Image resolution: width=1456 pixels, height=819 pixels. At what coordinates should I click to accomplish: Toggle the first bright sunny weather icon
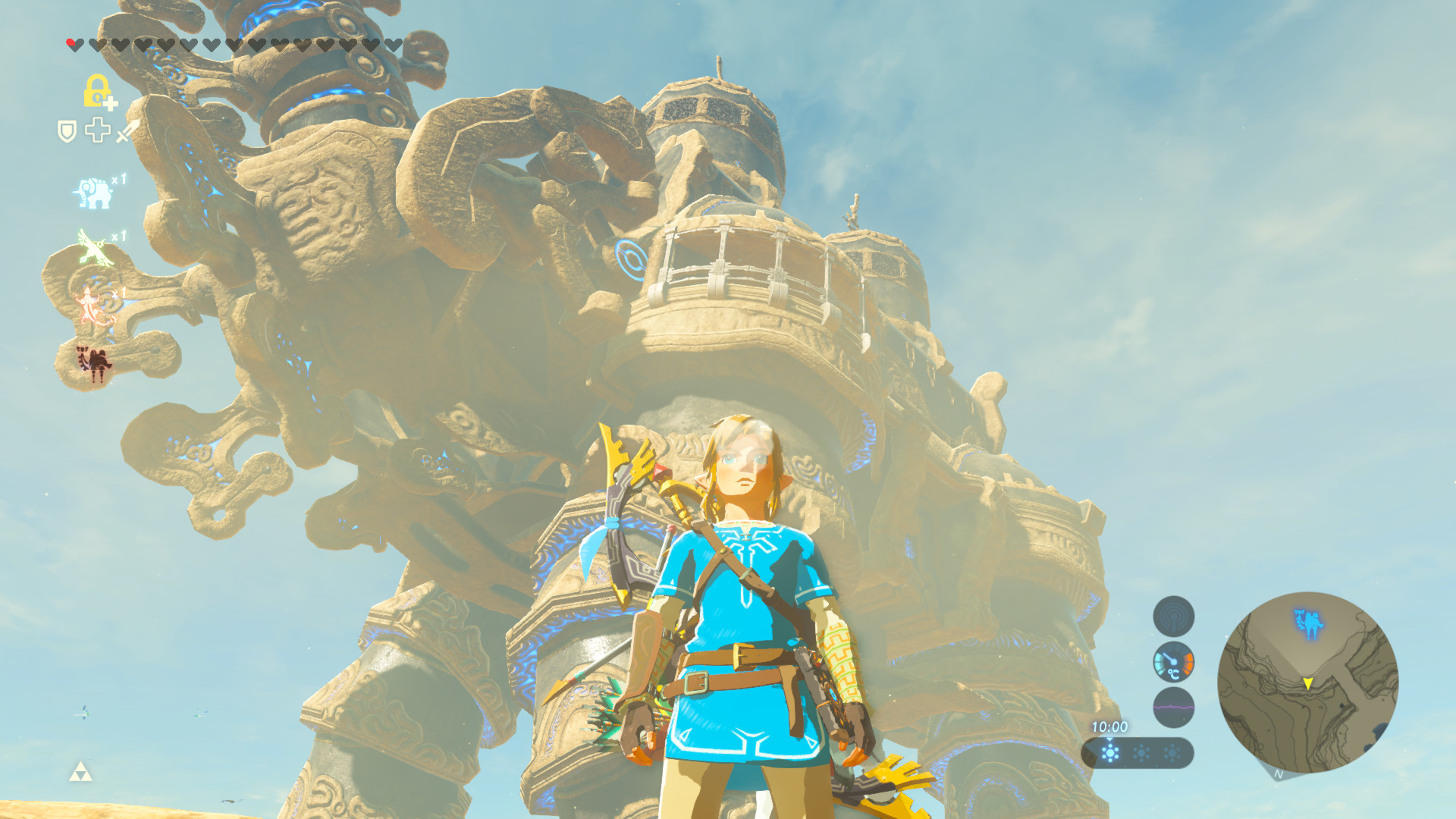1109,752
